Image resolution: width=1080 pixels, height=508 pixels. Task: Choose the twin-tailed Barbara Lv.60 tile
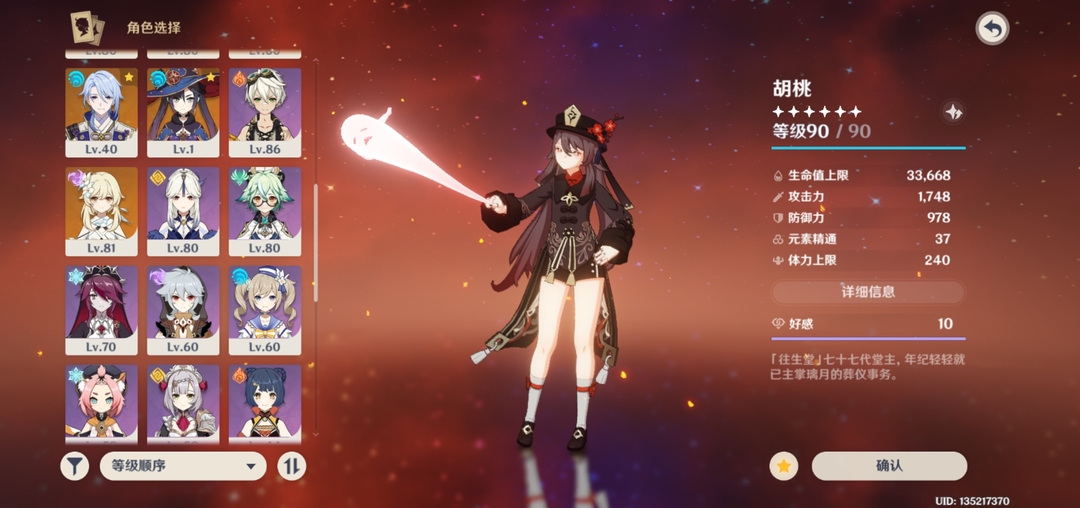[265, 309]
